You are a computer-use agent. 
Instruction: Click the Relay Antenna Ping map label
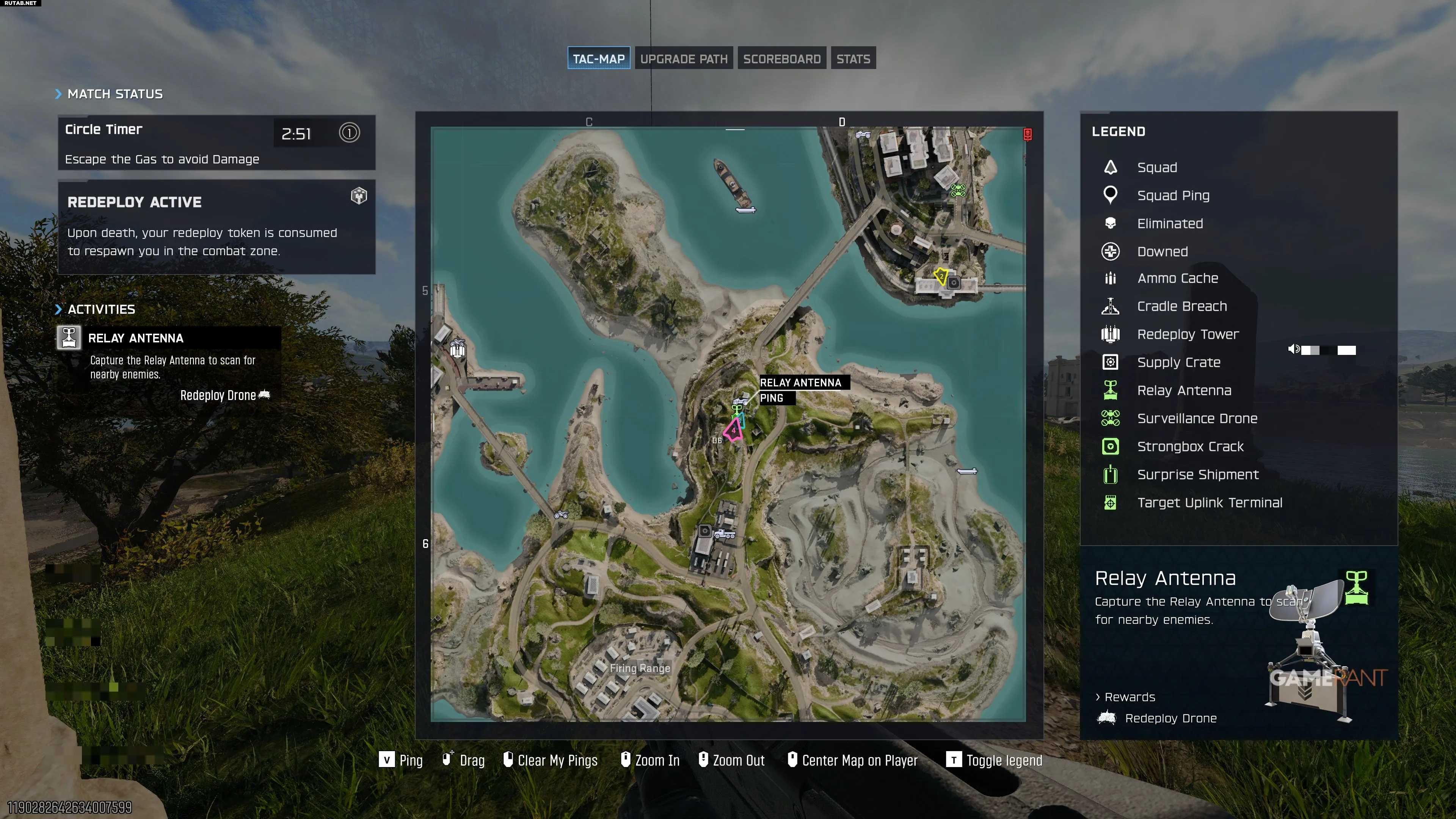click(800, 390)
